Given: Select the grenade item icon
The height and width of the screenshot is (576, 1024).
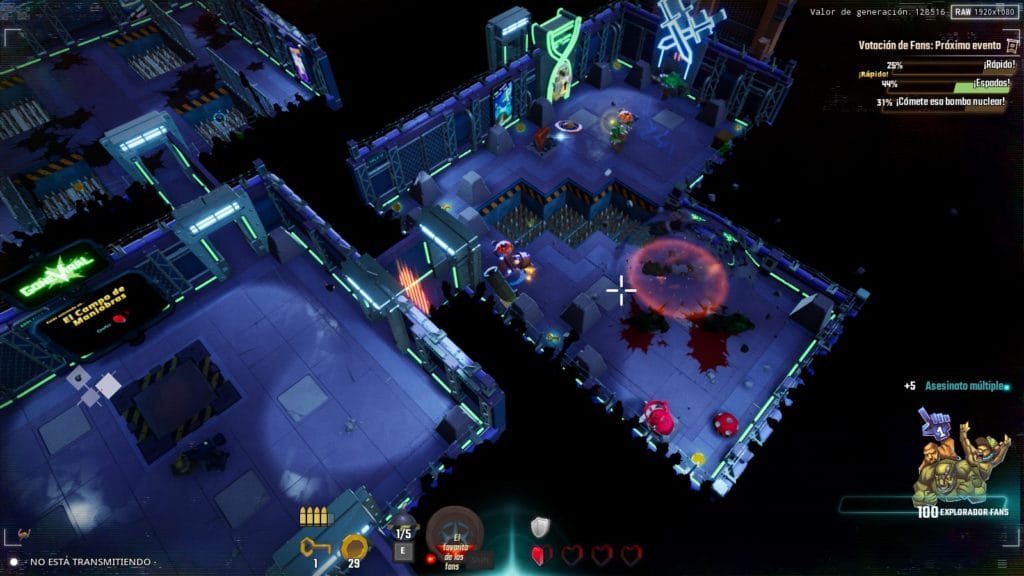Looking at the screenshot, I should point(403,523).
